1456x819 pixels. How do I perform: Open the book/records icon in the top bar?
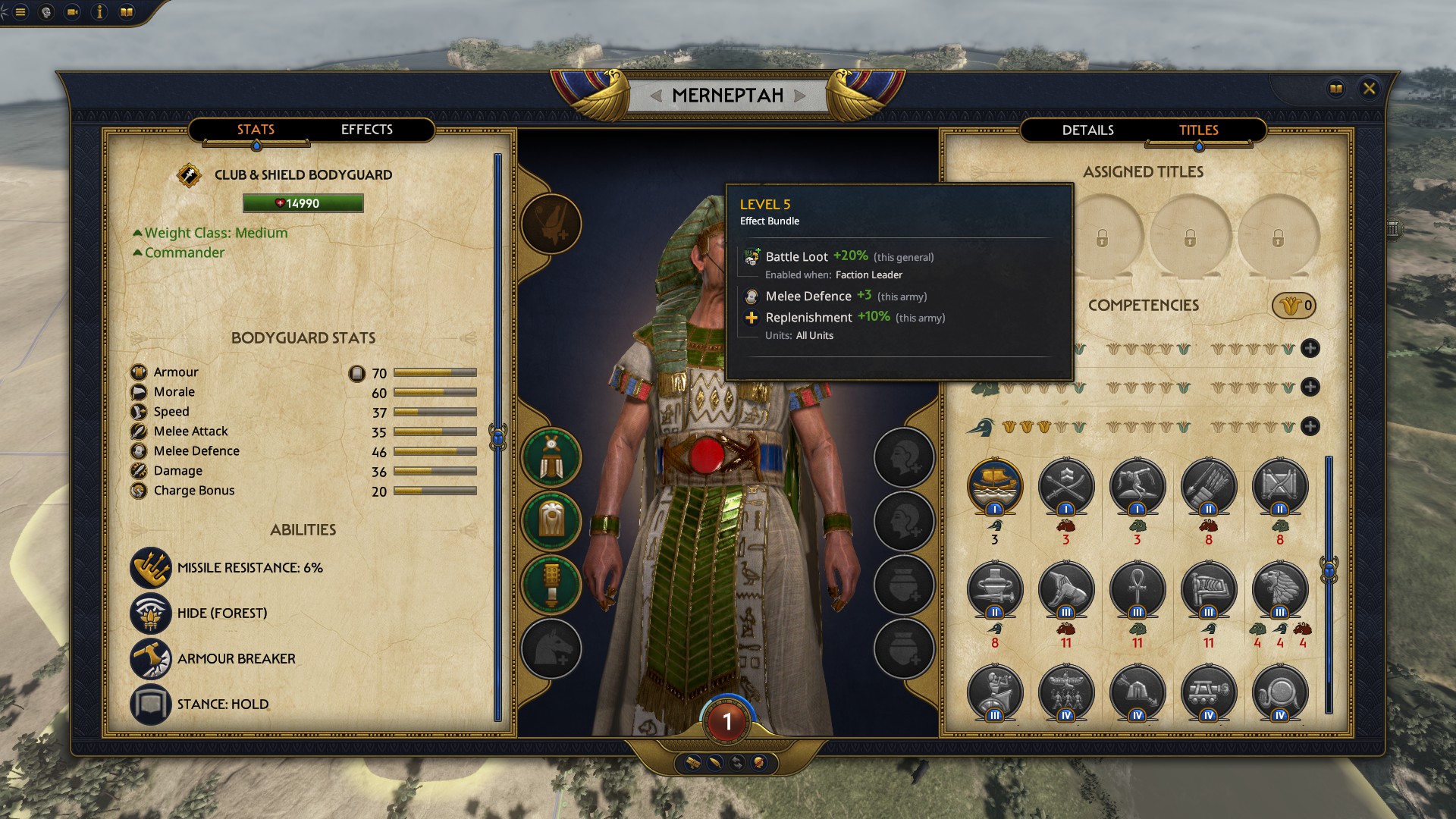pos(125,11)
